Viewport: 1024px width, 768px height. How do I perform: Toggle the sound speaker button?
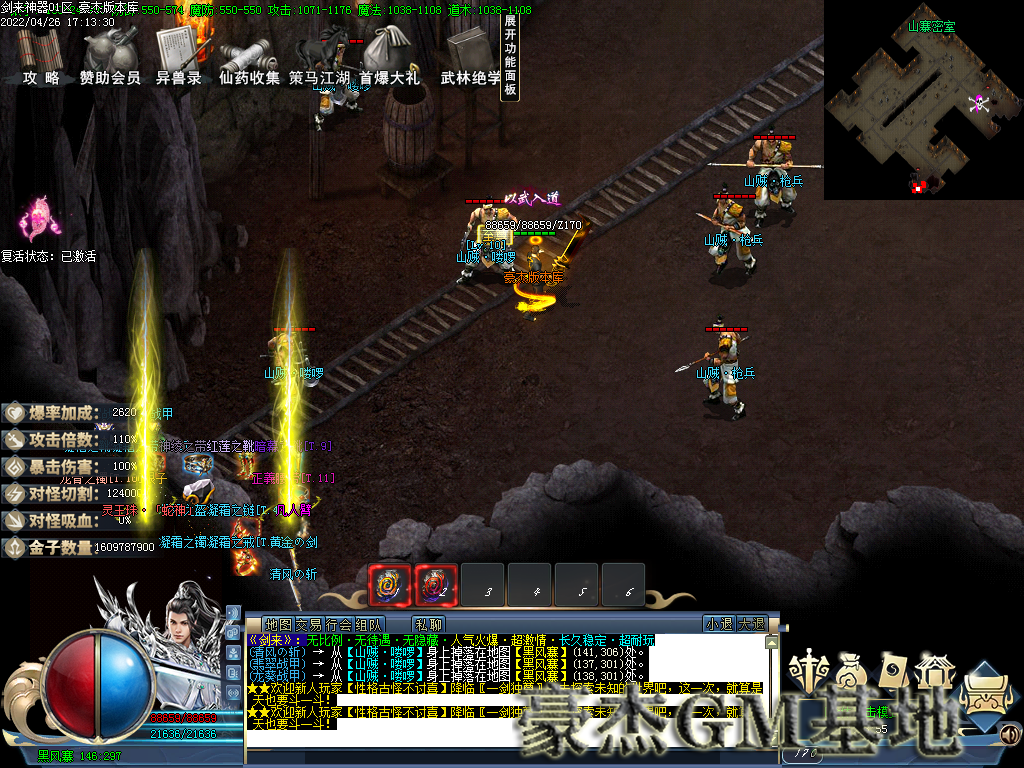click(x=1009, y=736)
